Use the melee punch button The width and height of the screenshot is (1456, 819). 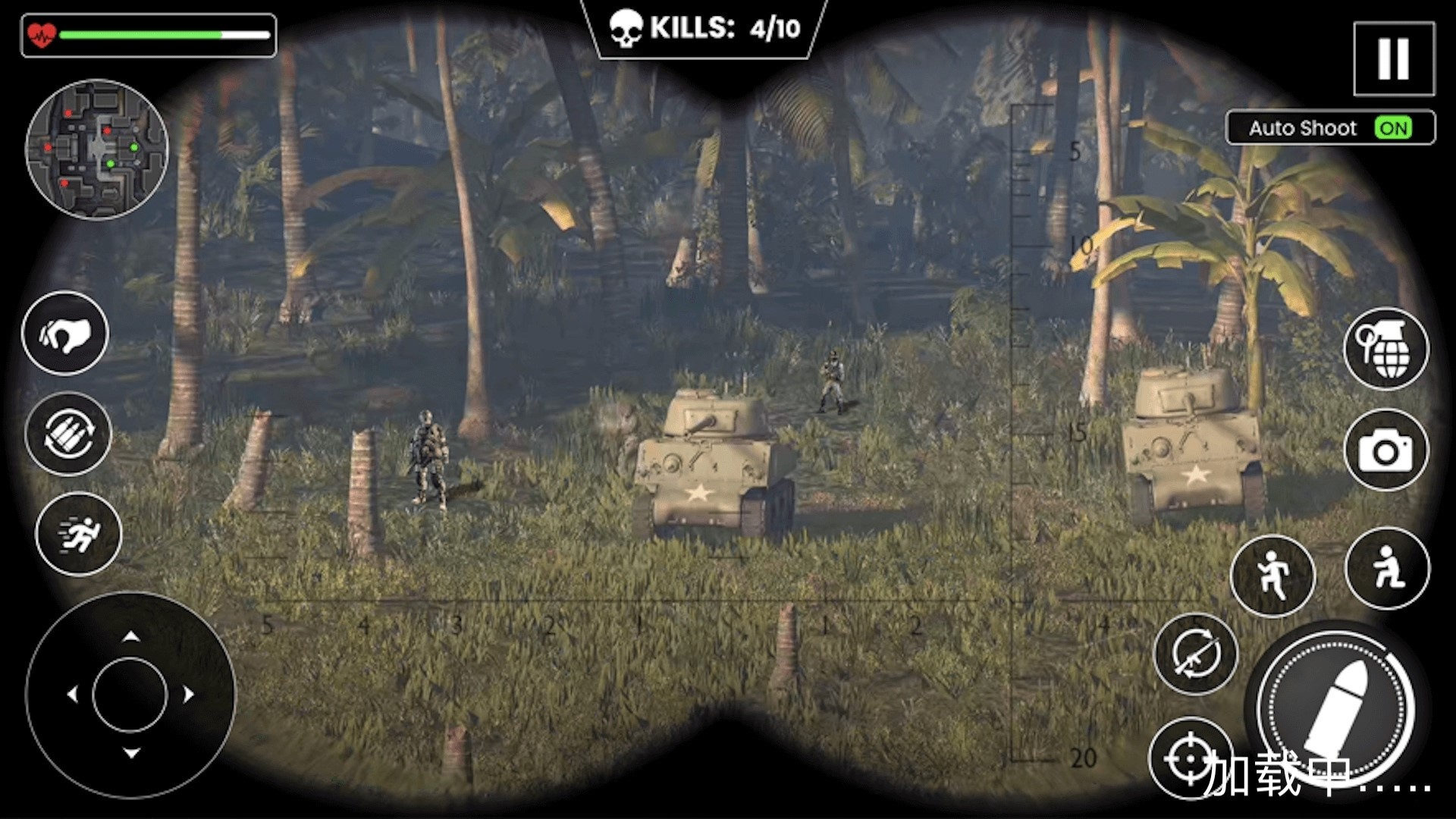tap(66, 334)
